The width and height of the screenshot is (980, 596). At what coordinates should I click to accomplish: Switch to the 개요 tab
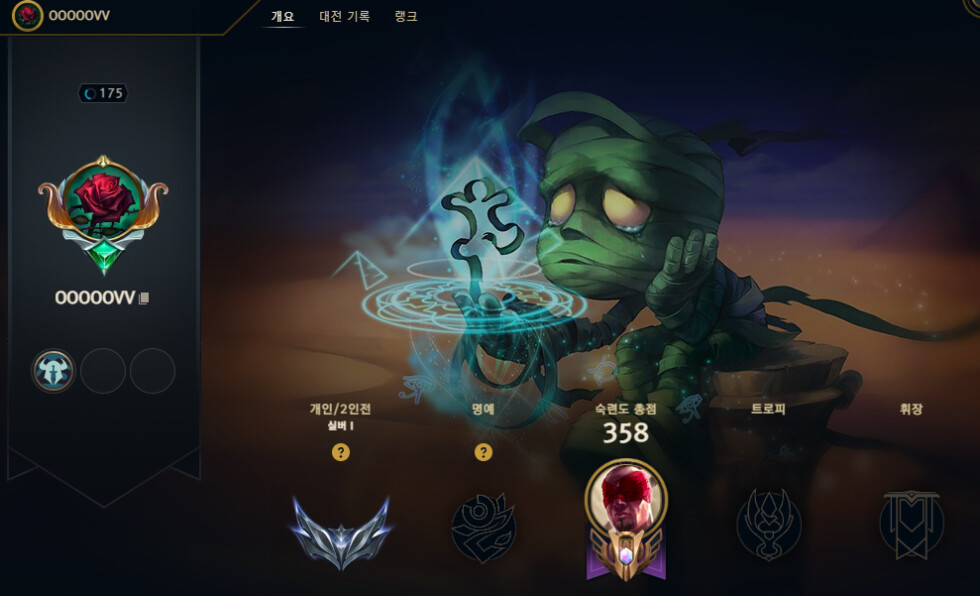tap(282, 16)
